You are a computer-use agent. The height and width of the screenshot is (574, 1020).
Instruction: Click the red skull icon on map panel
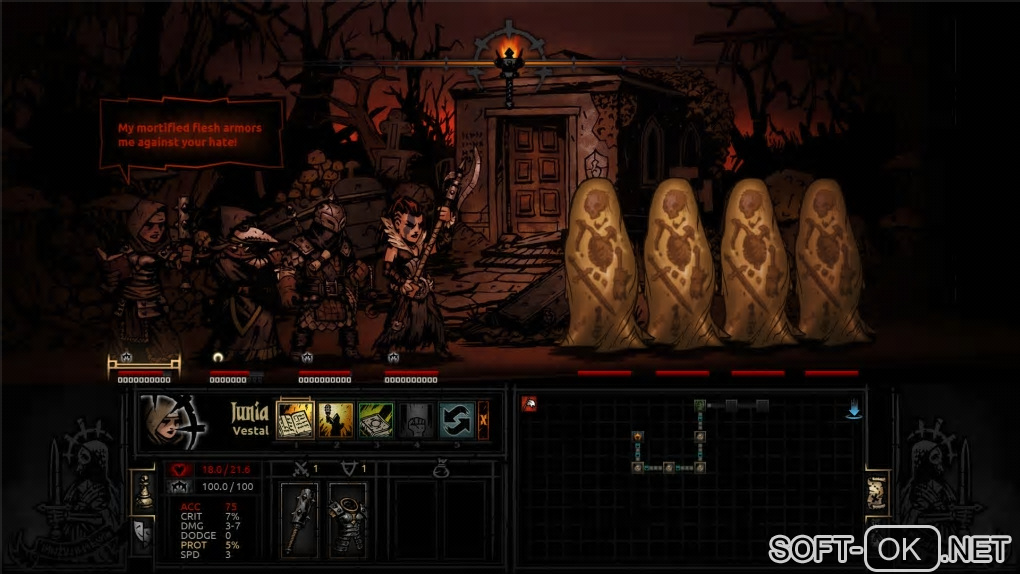tap(529, 404)
